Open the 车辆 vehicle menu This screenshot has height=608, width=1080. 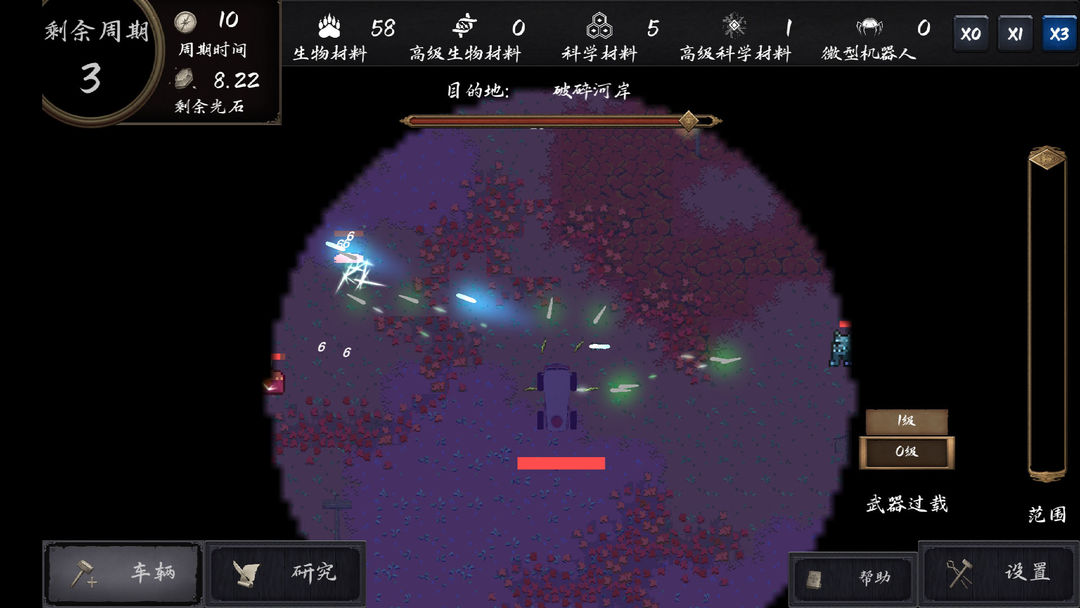click(x=124, y=573)
